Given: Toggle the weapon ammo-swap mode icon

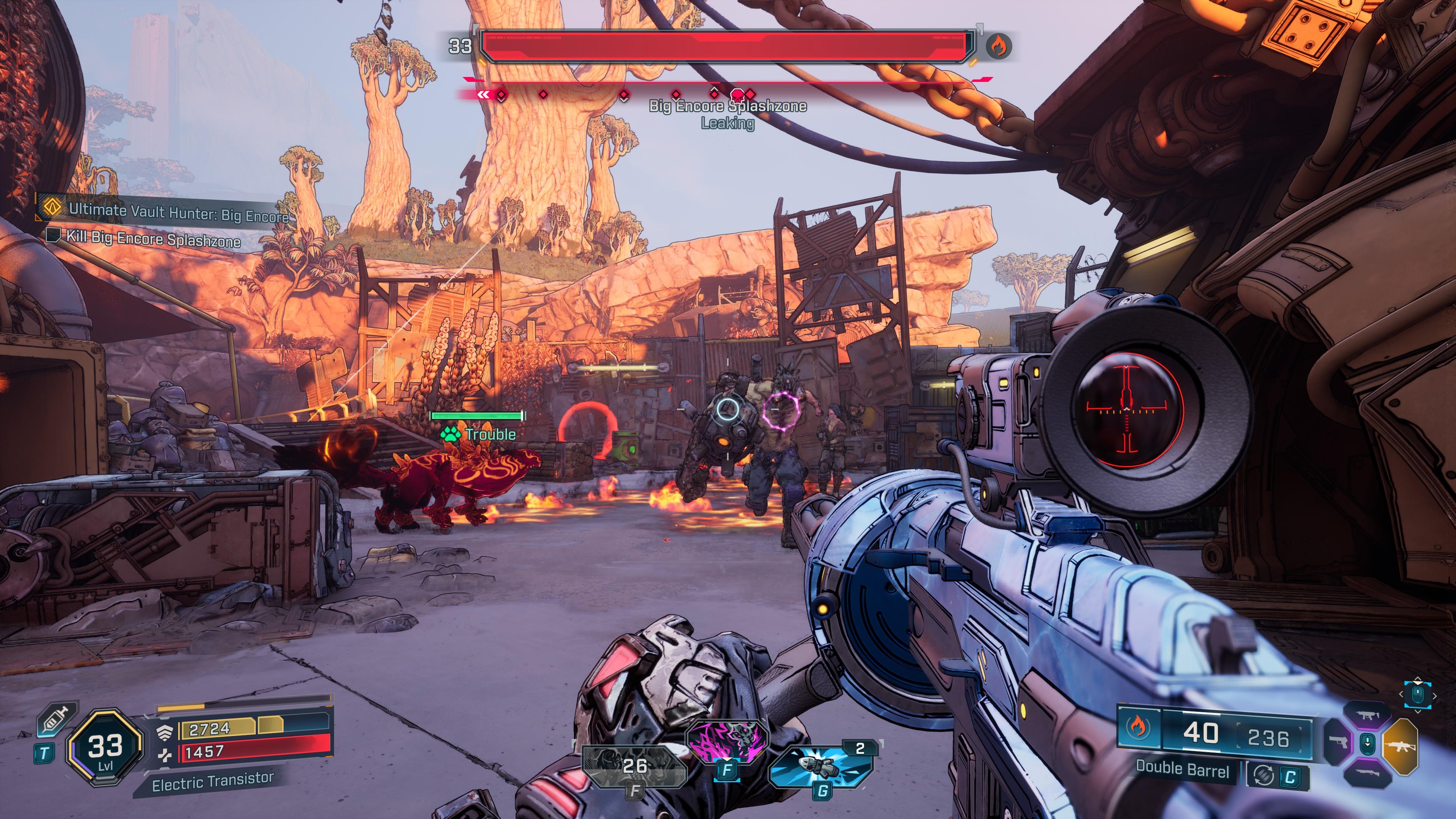Looking at the screenshot, I should click(1263, 775).
